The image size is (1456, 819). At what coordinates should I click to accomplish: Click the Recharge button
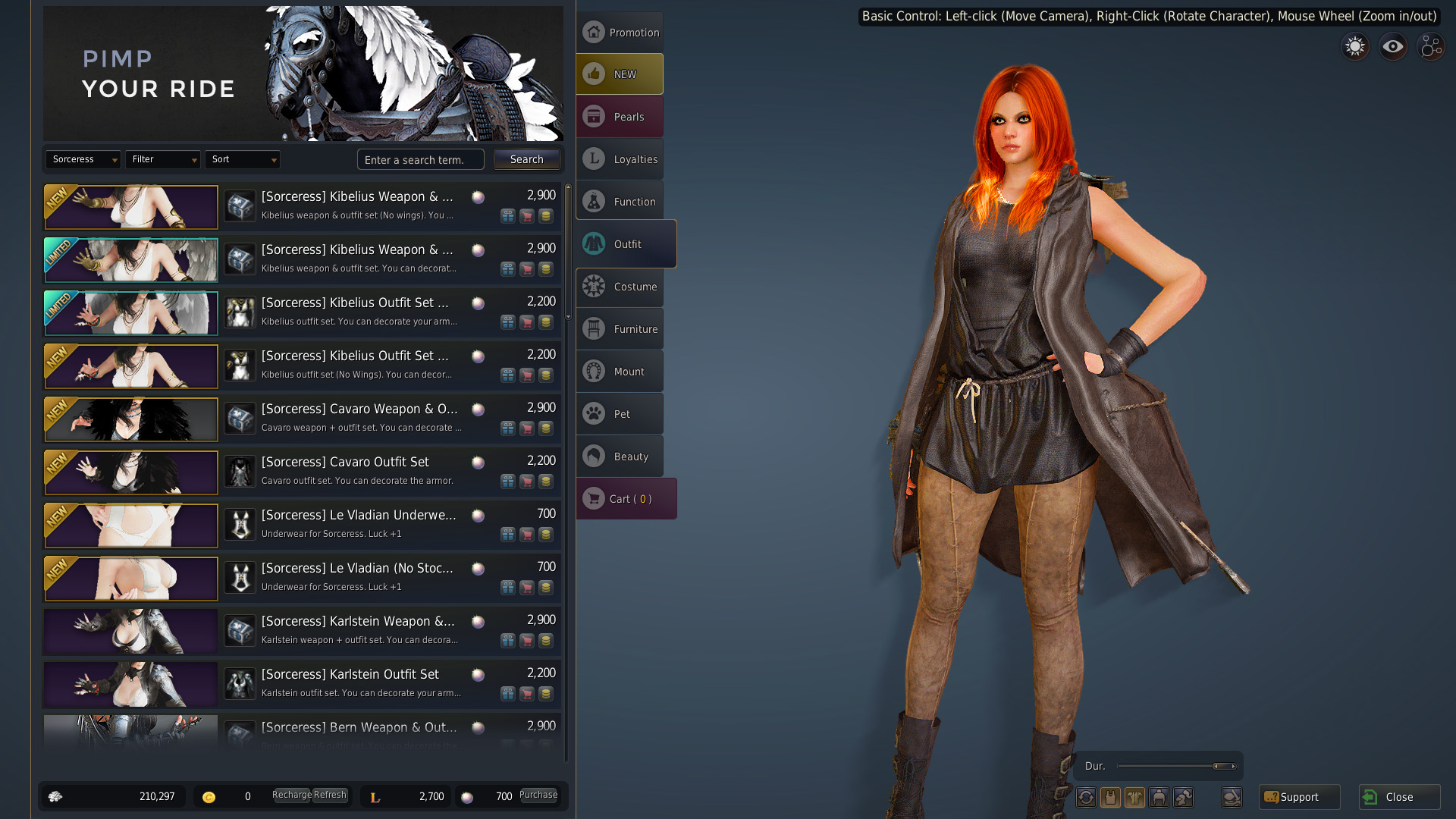pos(291,795)
